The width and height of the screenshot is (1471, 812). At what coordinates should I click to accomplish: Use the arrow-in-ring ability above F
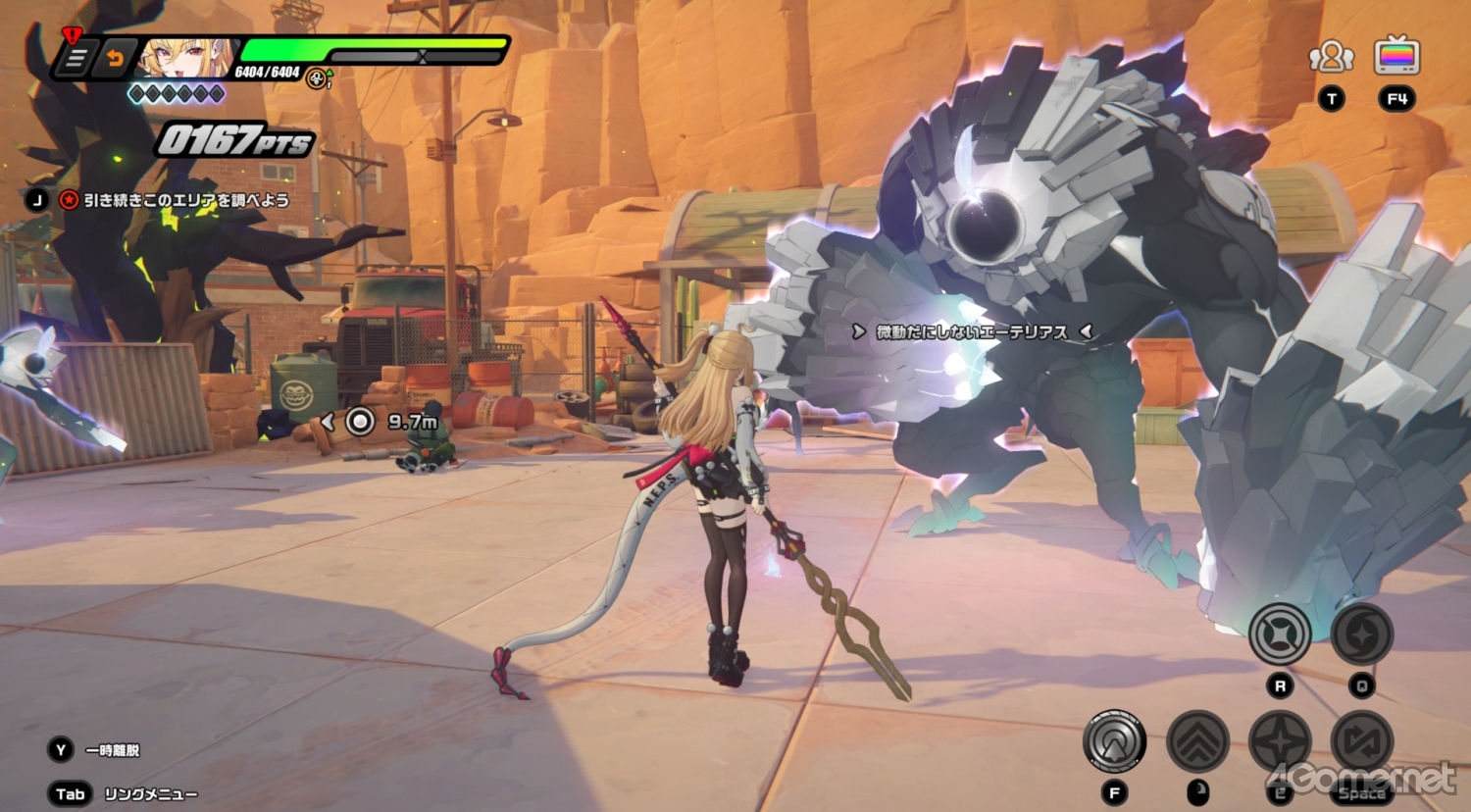coord(1114,741)
